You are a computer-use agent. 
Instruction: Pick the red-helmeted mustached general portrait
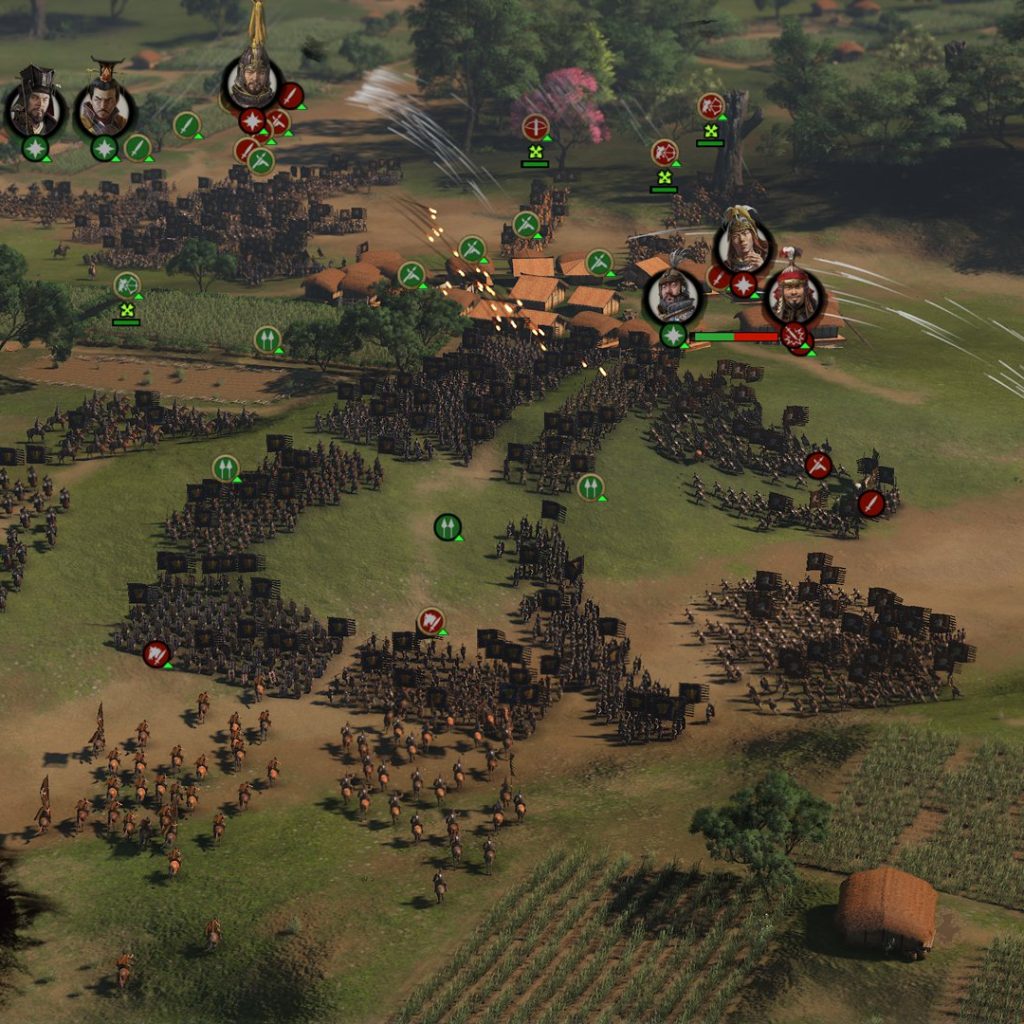[x=794, y=296]
